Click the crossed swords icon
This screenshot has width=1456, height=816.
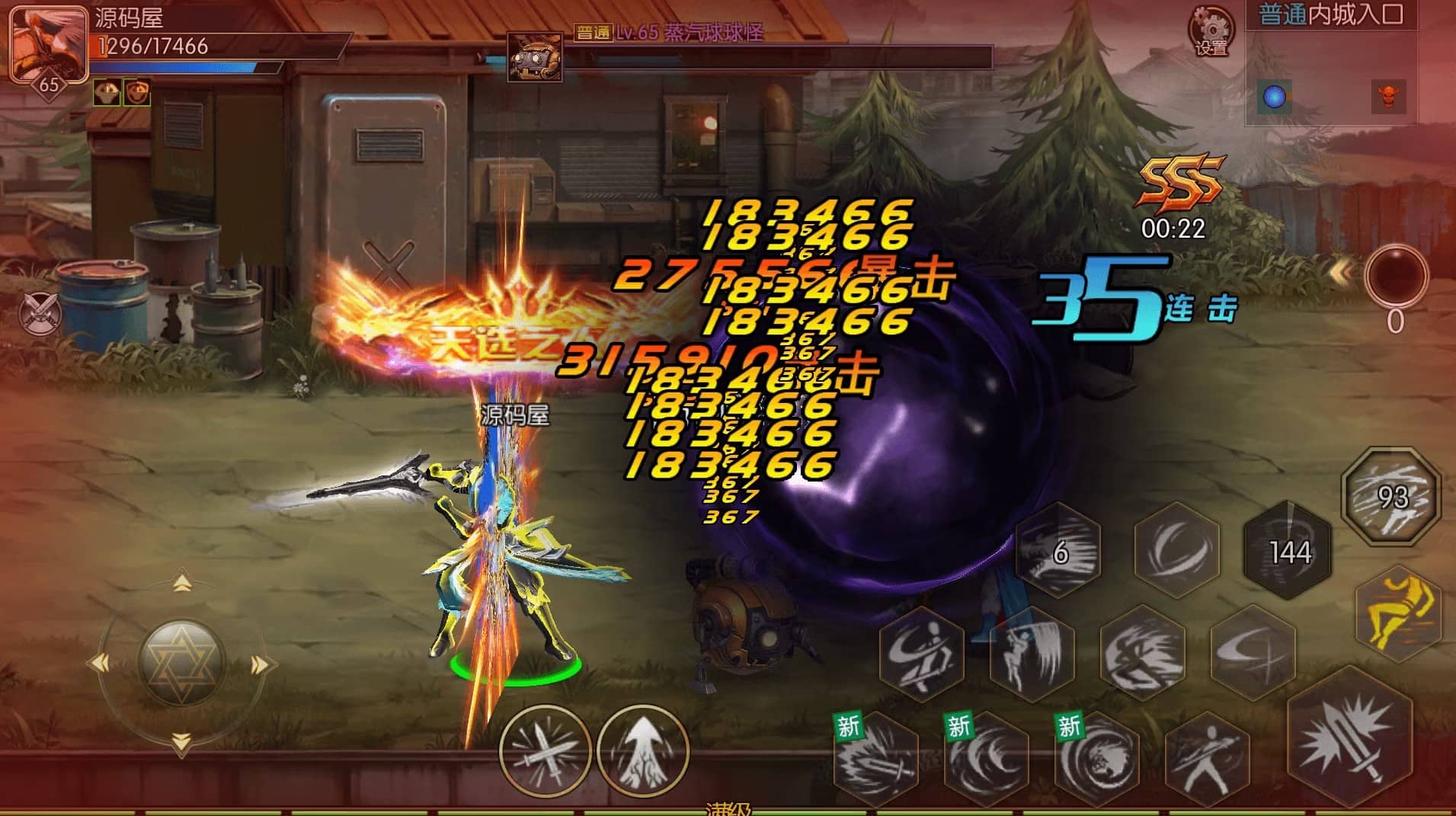[x=40, y=312]
